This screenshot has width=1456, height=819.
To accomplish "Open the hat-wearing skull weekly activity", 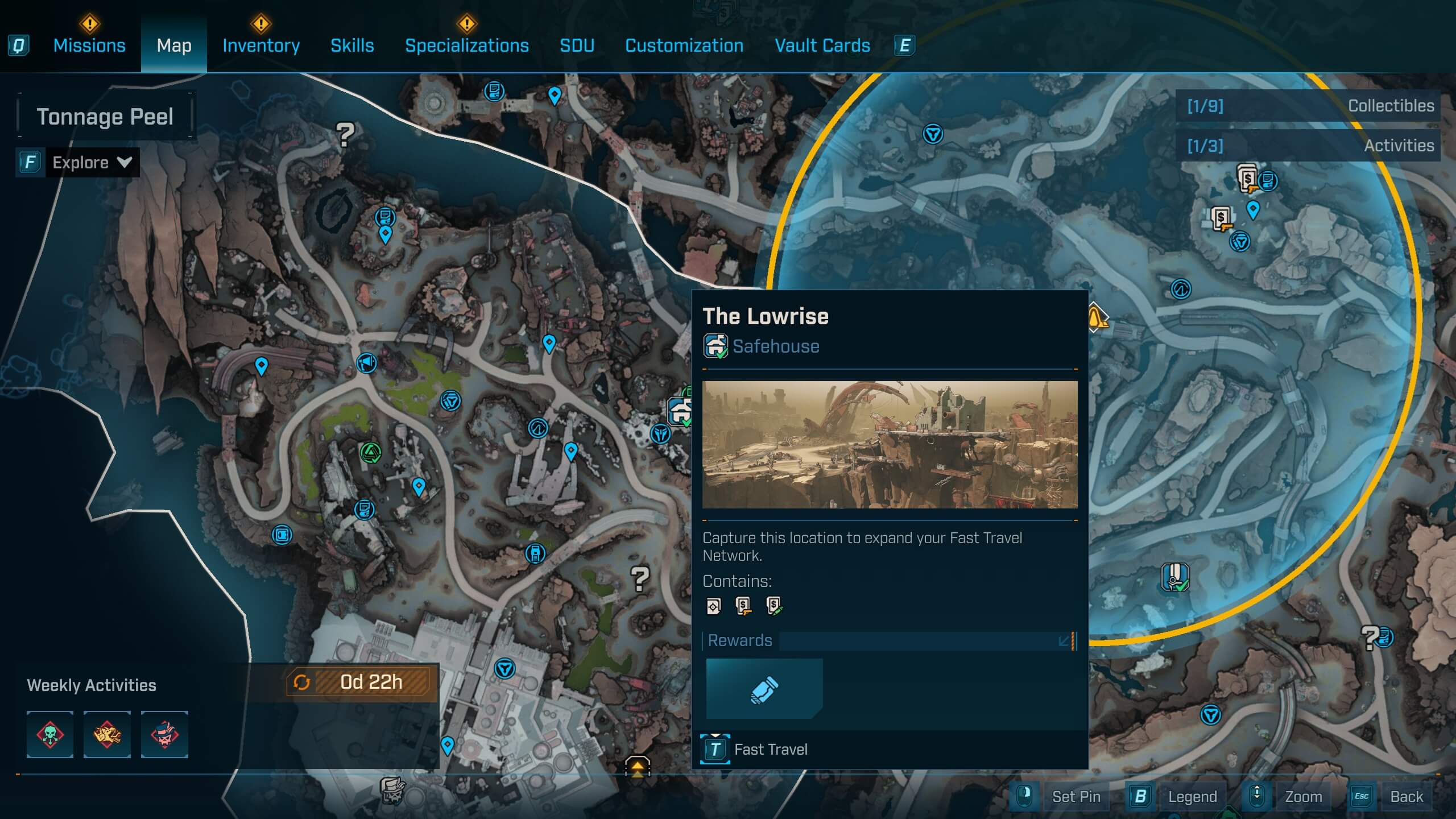I will [x=164, y=734].
